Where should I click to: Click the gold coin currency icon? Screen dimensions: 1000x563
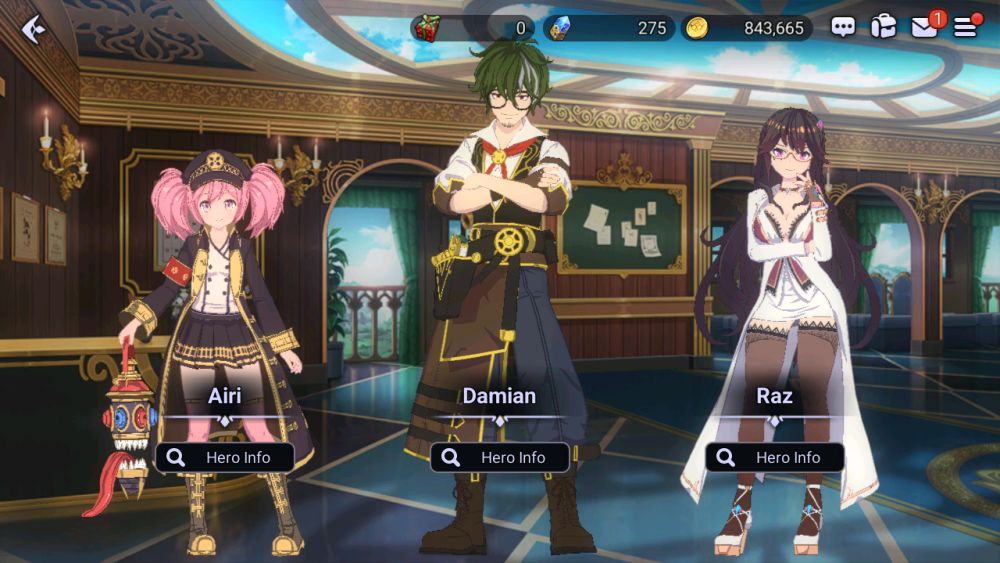click(x=697, y=28)
